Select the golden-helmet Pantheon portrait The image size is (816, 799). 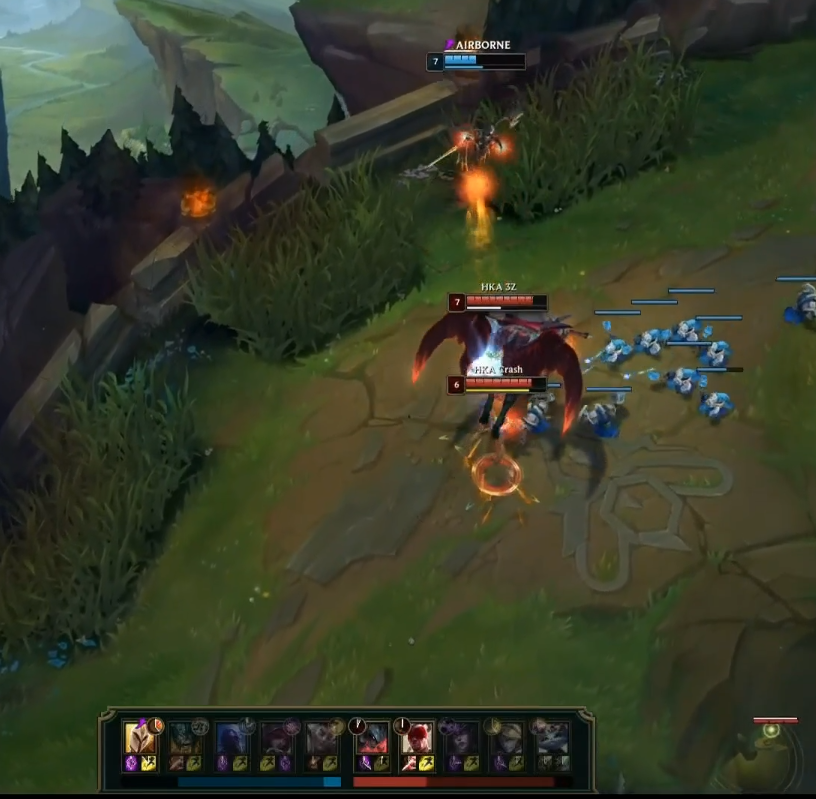click(x=139, y=738)
